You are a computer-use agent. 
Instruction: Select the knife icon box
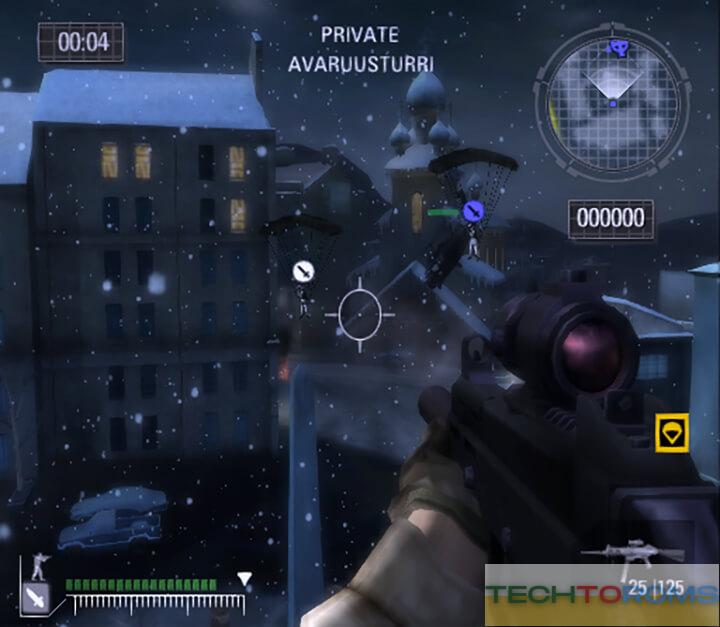pyautogui.click(x=37, y=598)
